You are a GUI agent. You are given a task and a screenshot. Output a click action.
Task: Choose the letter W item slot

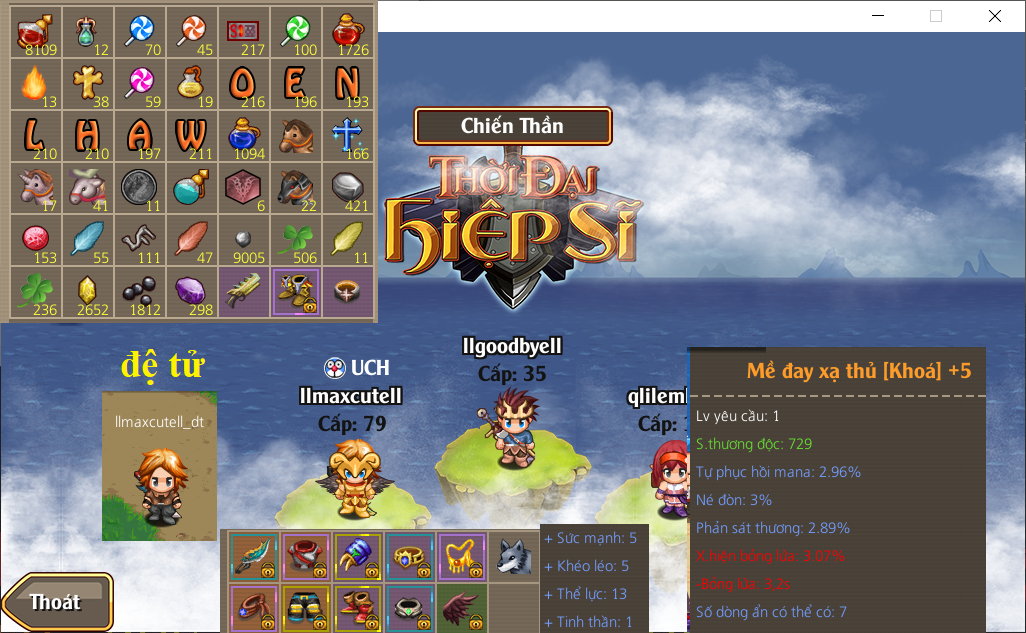pos(191,136)
